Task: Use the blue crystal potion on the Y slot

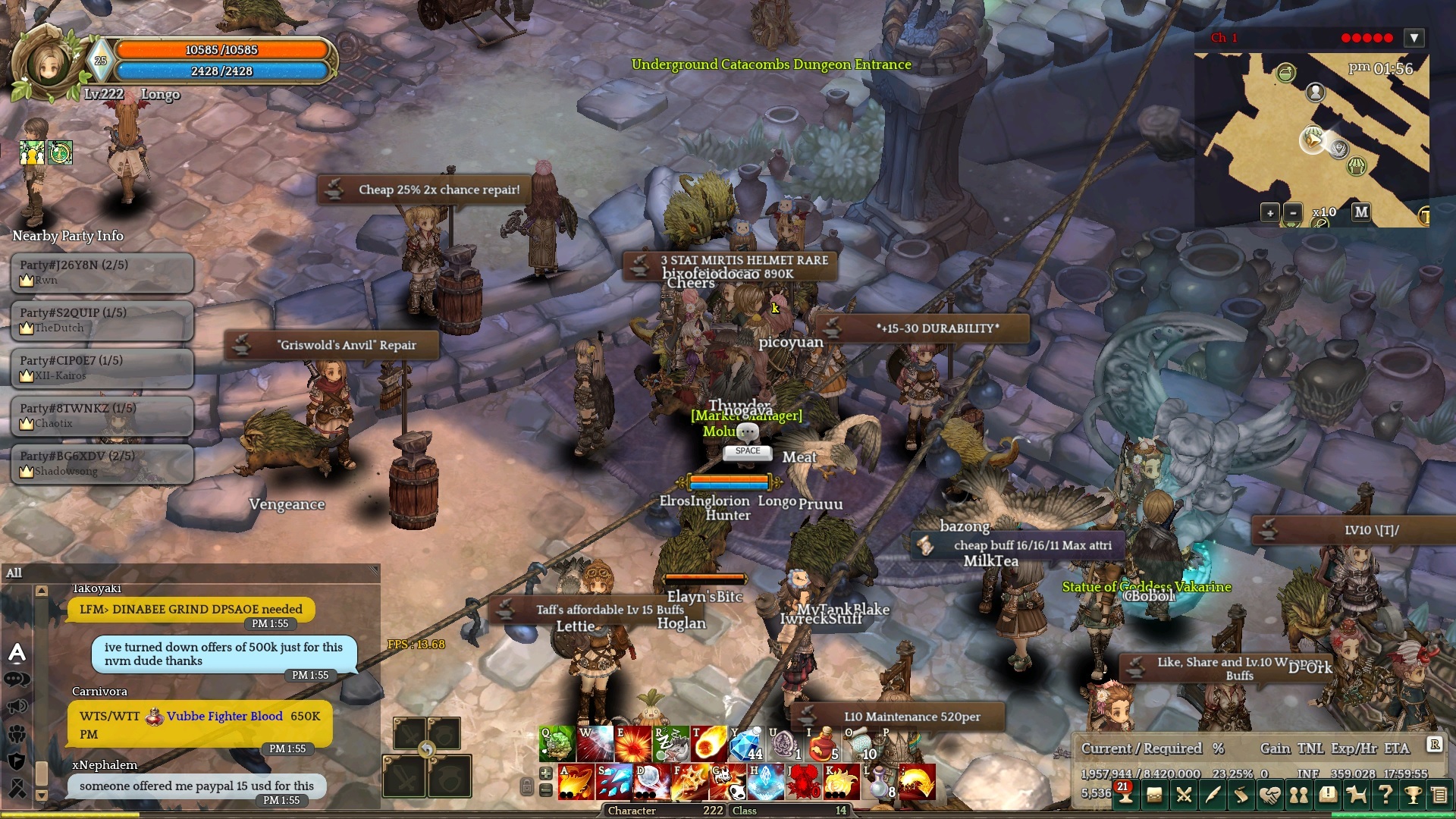Action: tap(746, 744)
